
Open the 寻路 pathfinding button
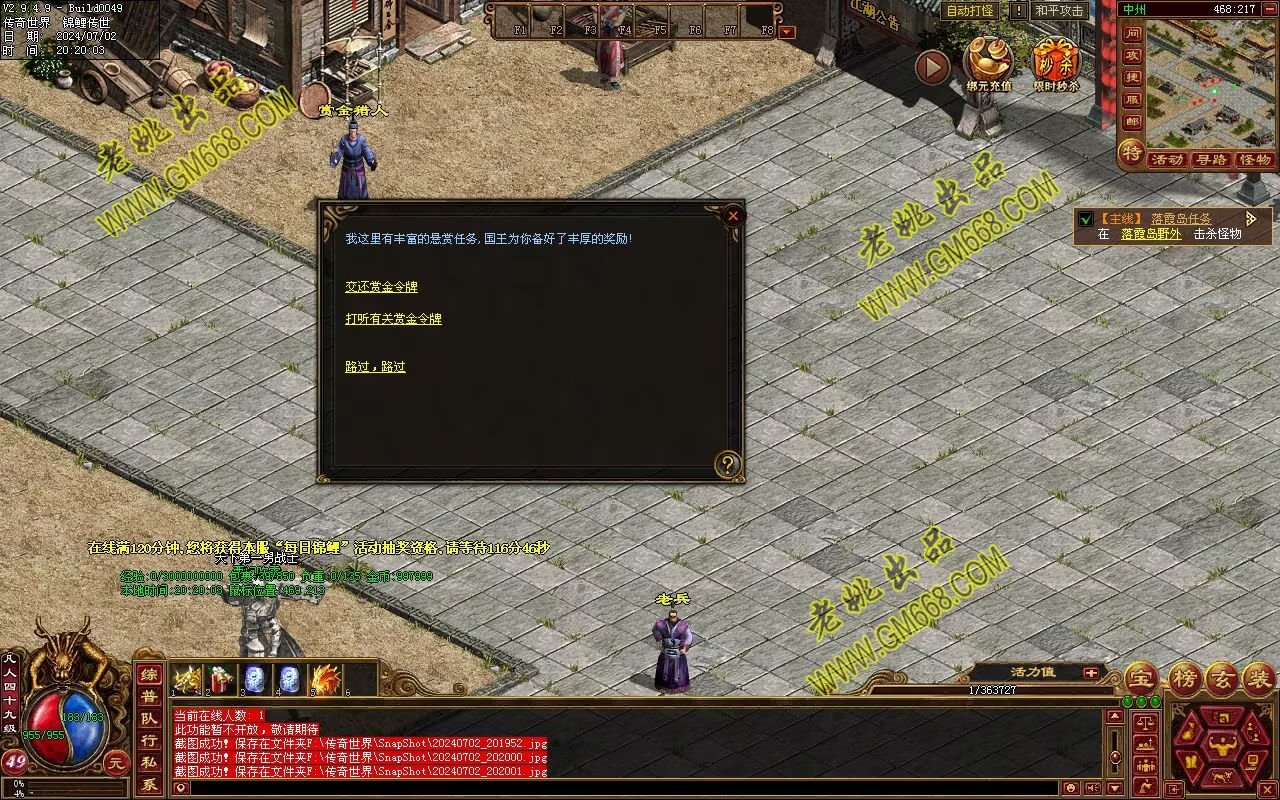[1211, 160]
